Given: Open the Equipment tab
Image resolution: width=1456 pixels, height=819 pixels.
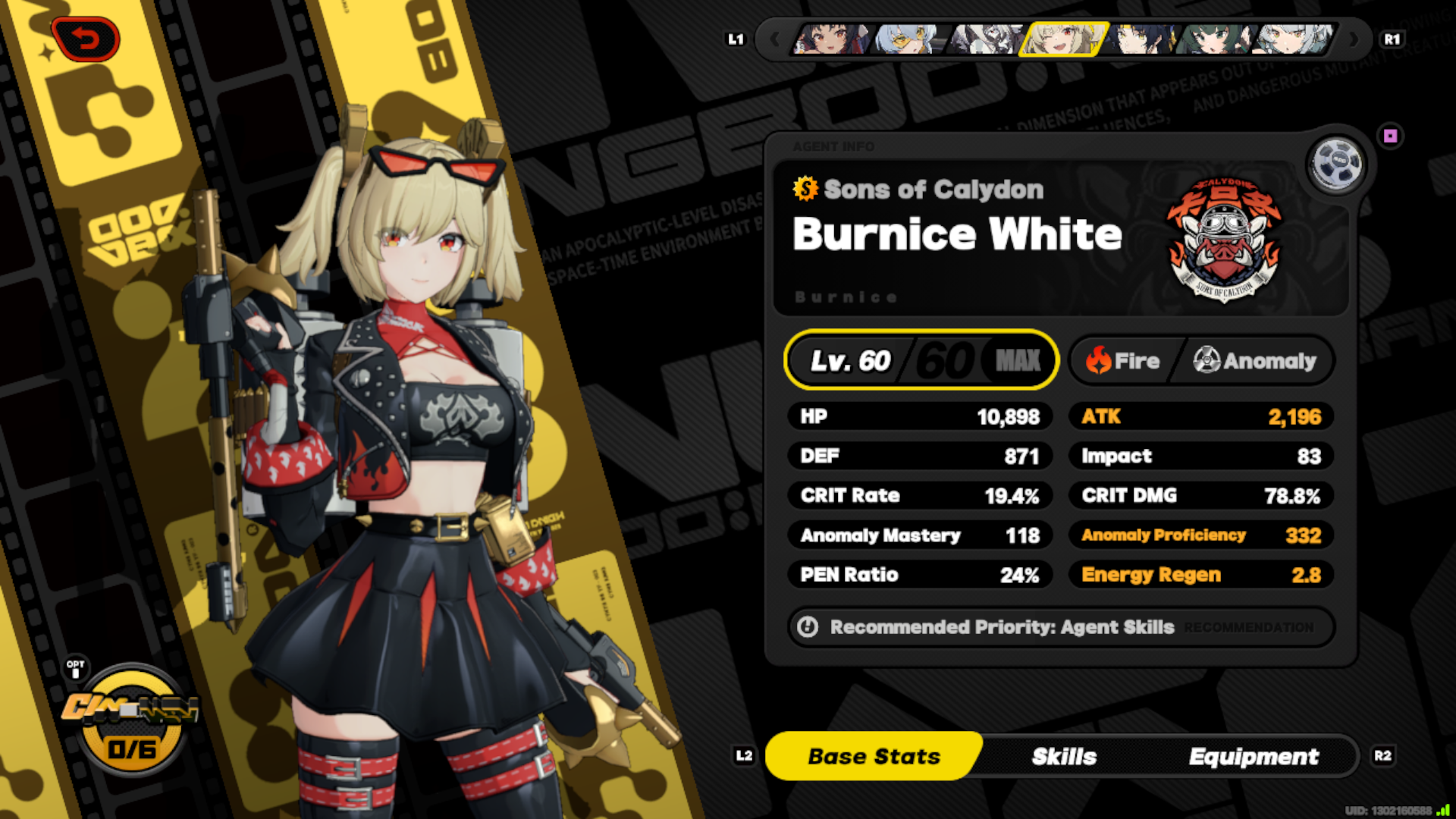Looking at the screenshot, I should click(x=1254, y=756).
